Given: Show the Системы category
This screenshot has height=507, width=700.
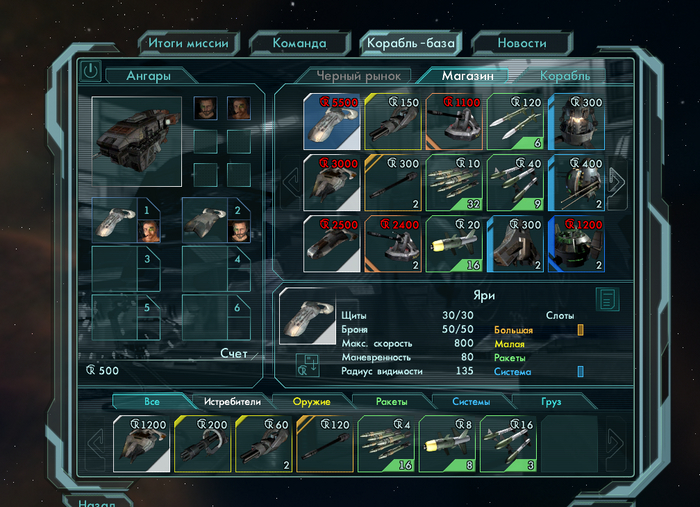Looking at the screenshot, I should click(470, 402).
